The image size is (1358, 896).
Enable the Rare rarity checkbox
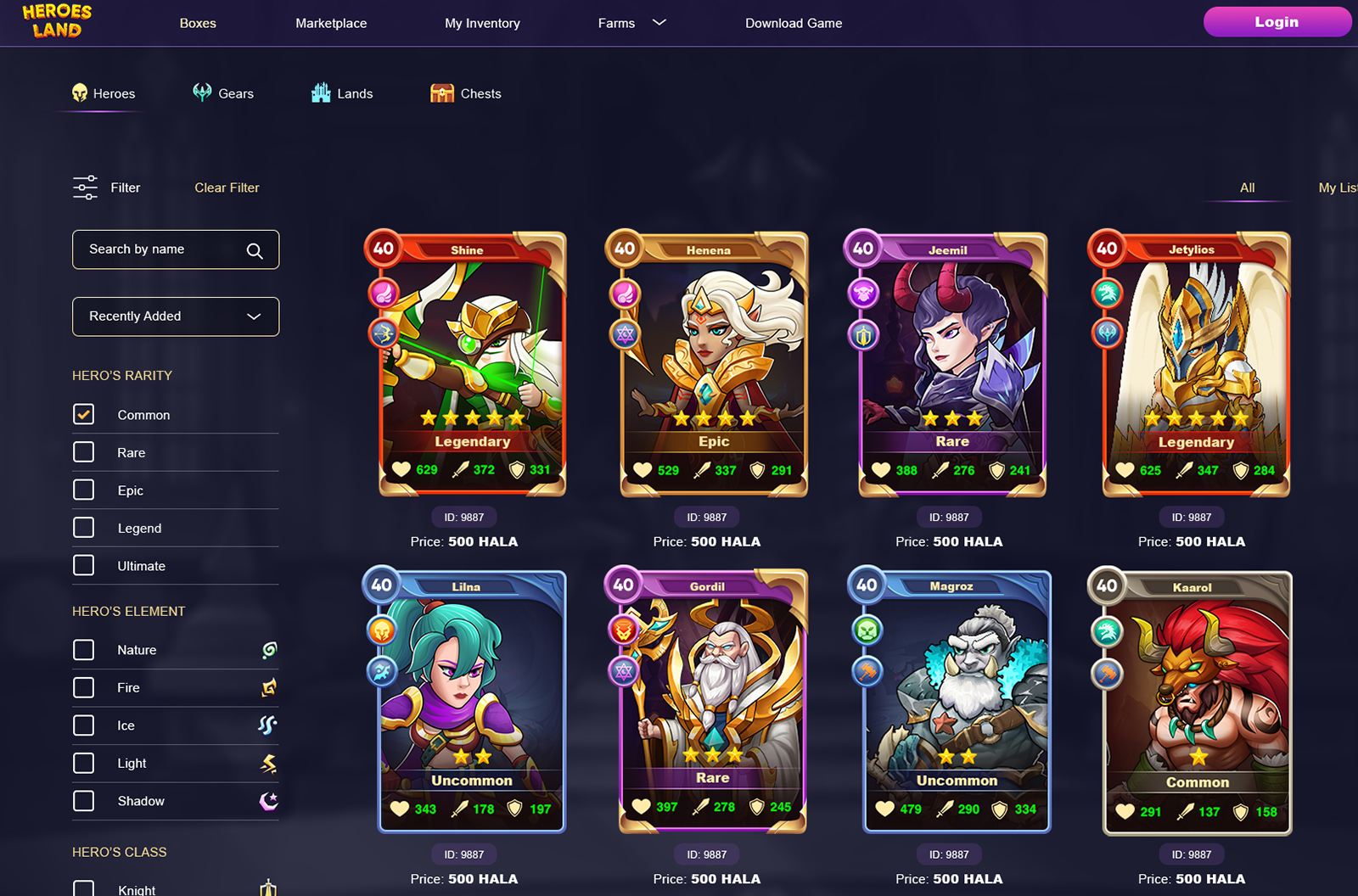coord(83,451)
